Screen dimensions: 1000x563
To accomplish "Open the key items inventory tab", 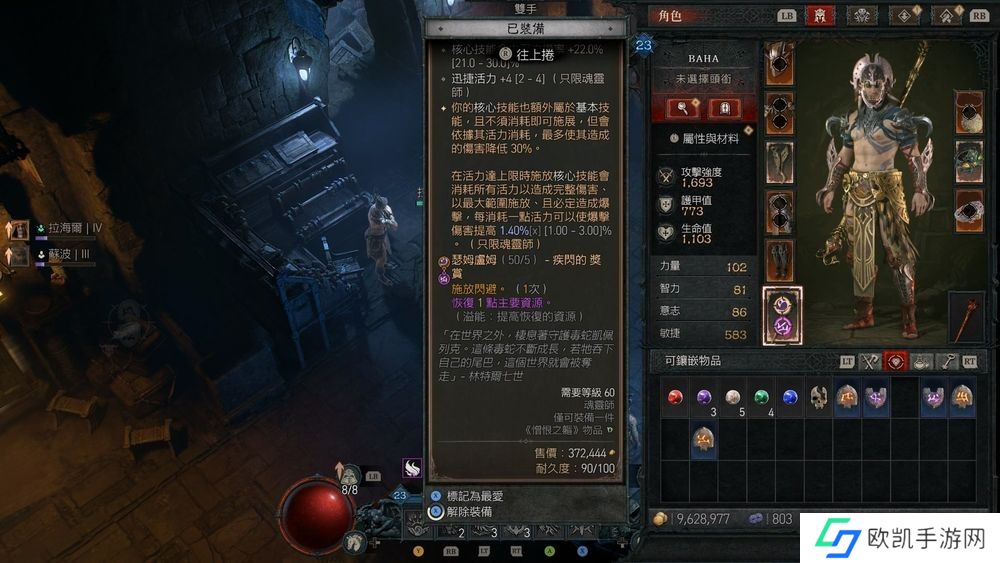I will [x=945, y=361].
